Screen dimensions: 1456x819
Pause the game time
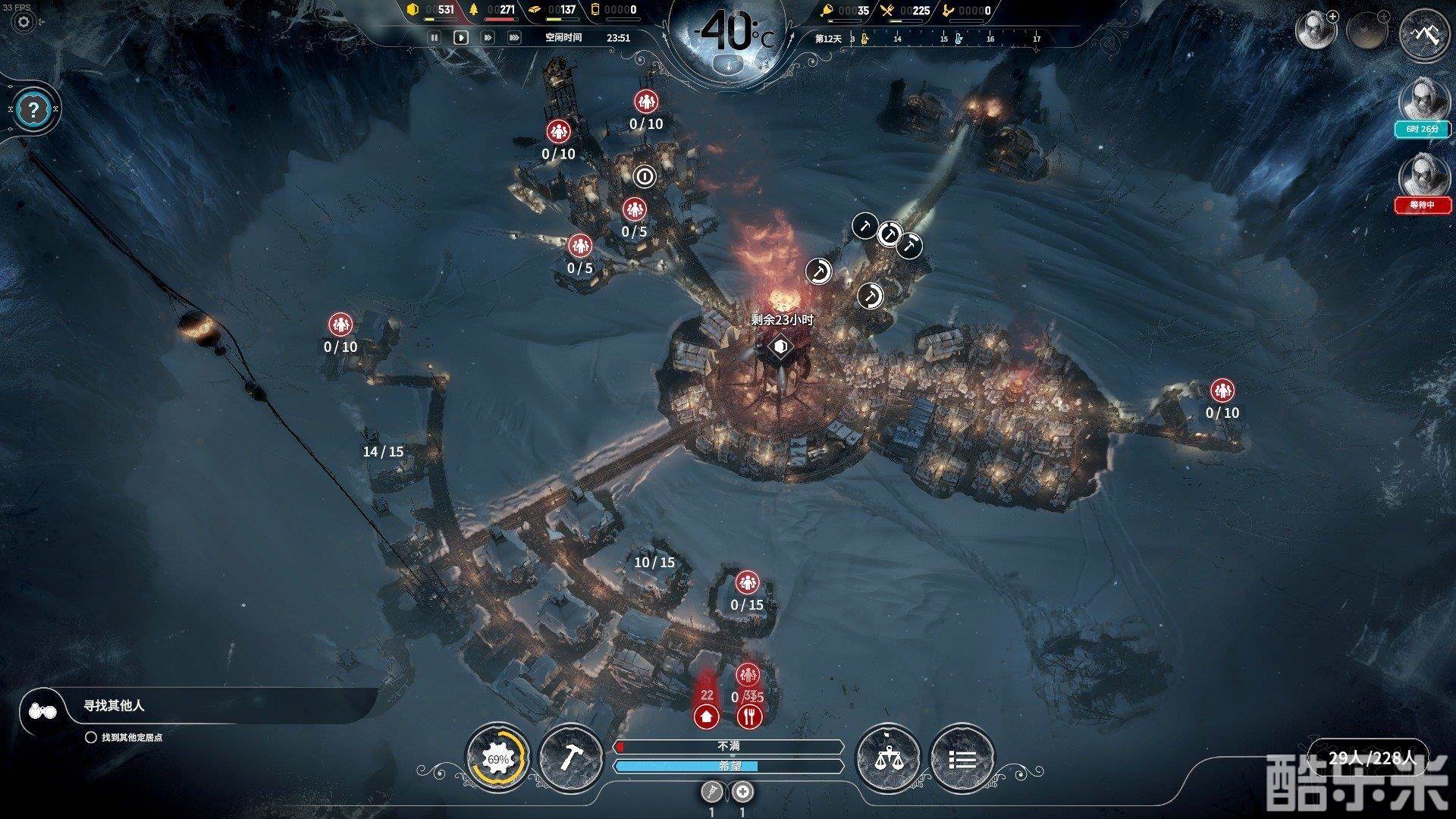(435, 37)
